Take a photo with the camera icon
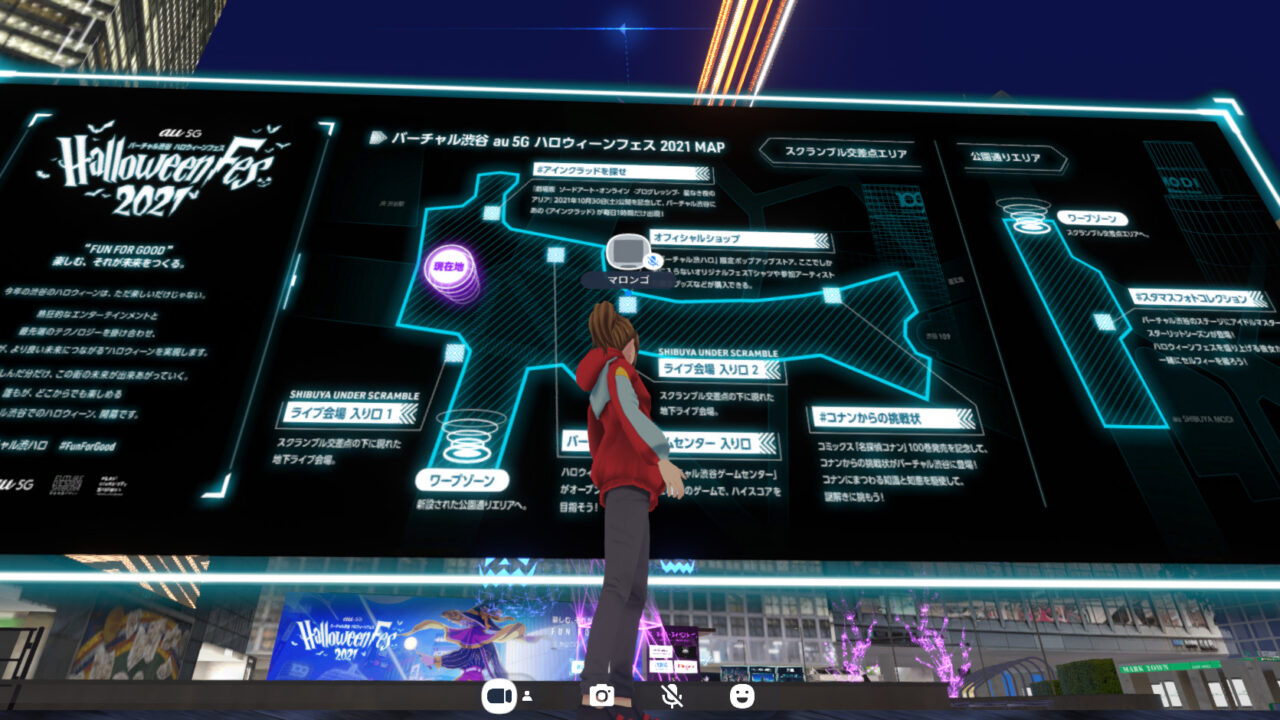1280x720 pixels. click(601, 696)
